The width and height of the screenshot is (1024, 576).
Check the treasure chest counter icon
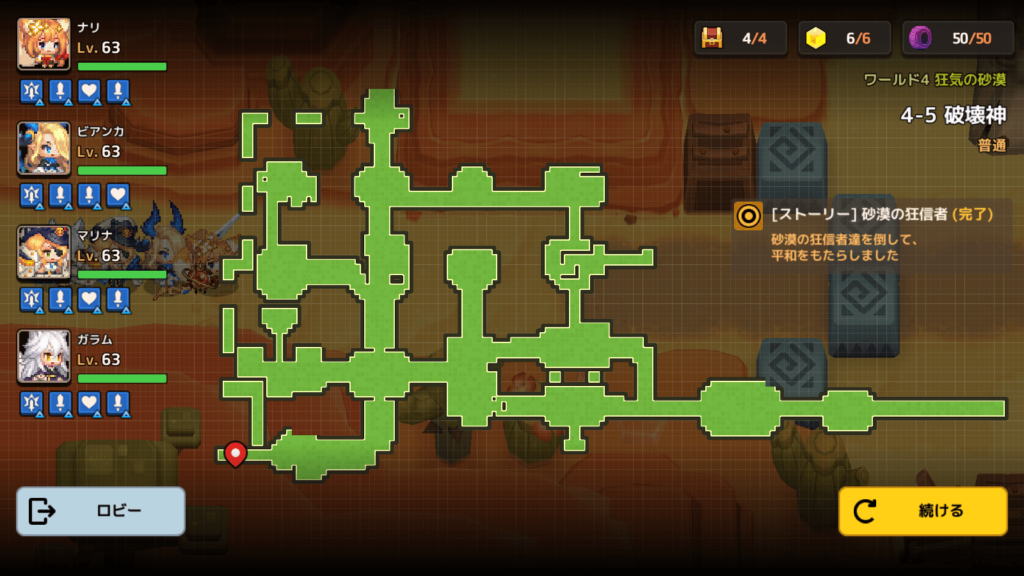(x=712, y=38)
